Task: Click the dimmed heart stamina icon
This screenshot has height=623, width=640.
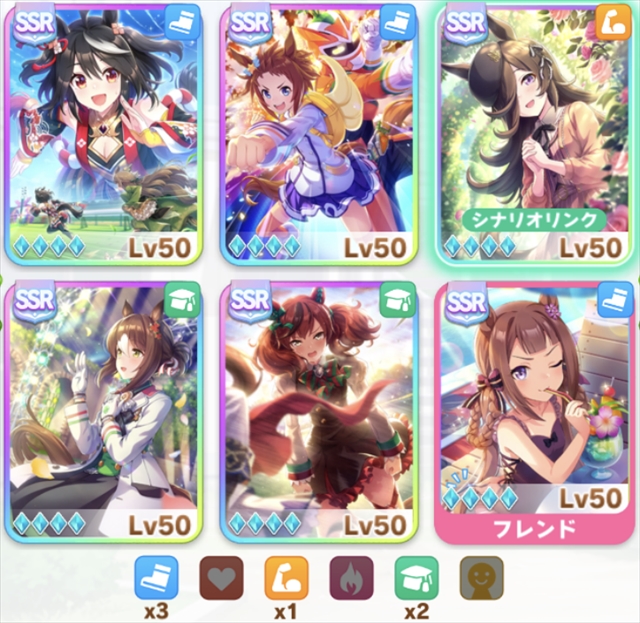Action: (221, 578)
